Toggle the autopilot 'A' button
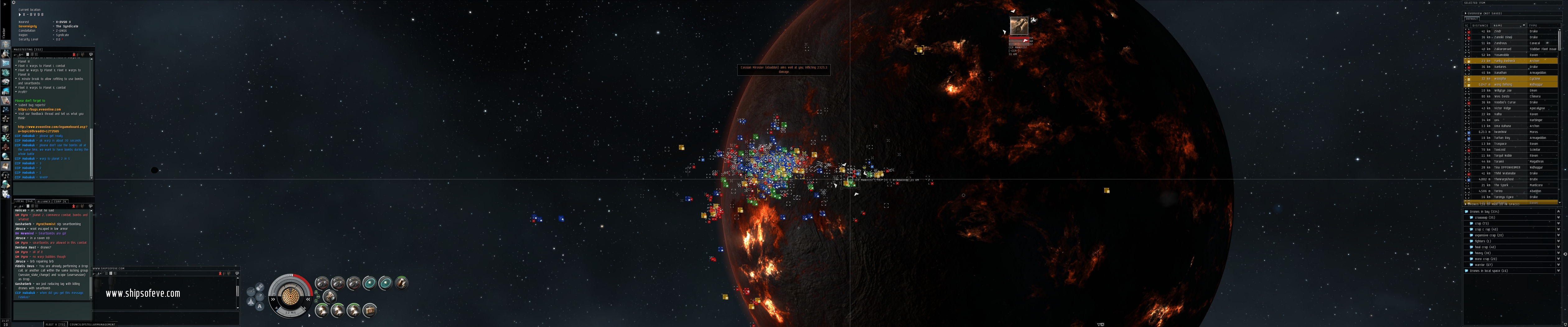 point(260,307)
